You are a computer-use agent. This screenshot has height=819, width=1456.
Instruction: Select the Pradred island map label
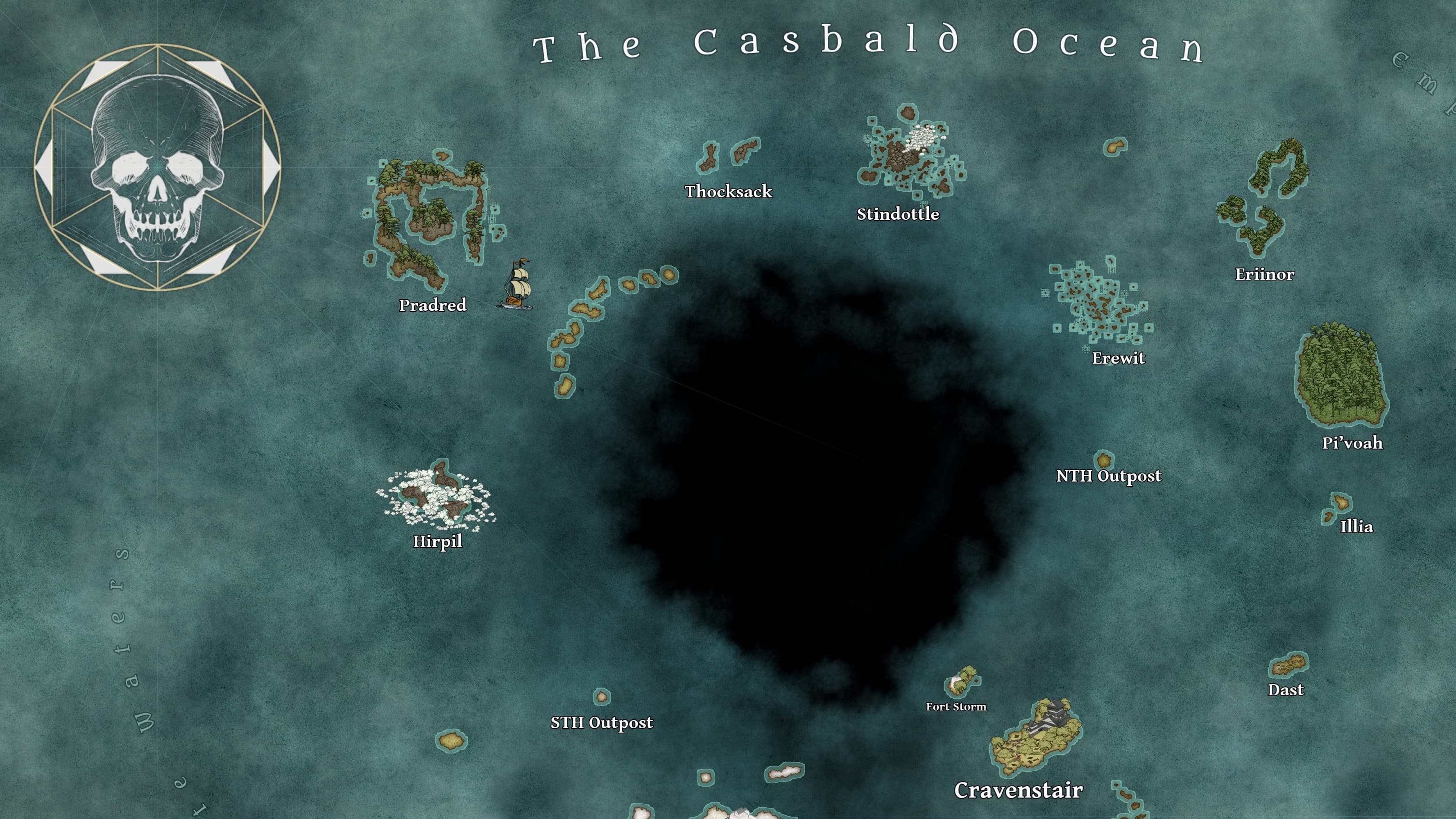[432, 305]
